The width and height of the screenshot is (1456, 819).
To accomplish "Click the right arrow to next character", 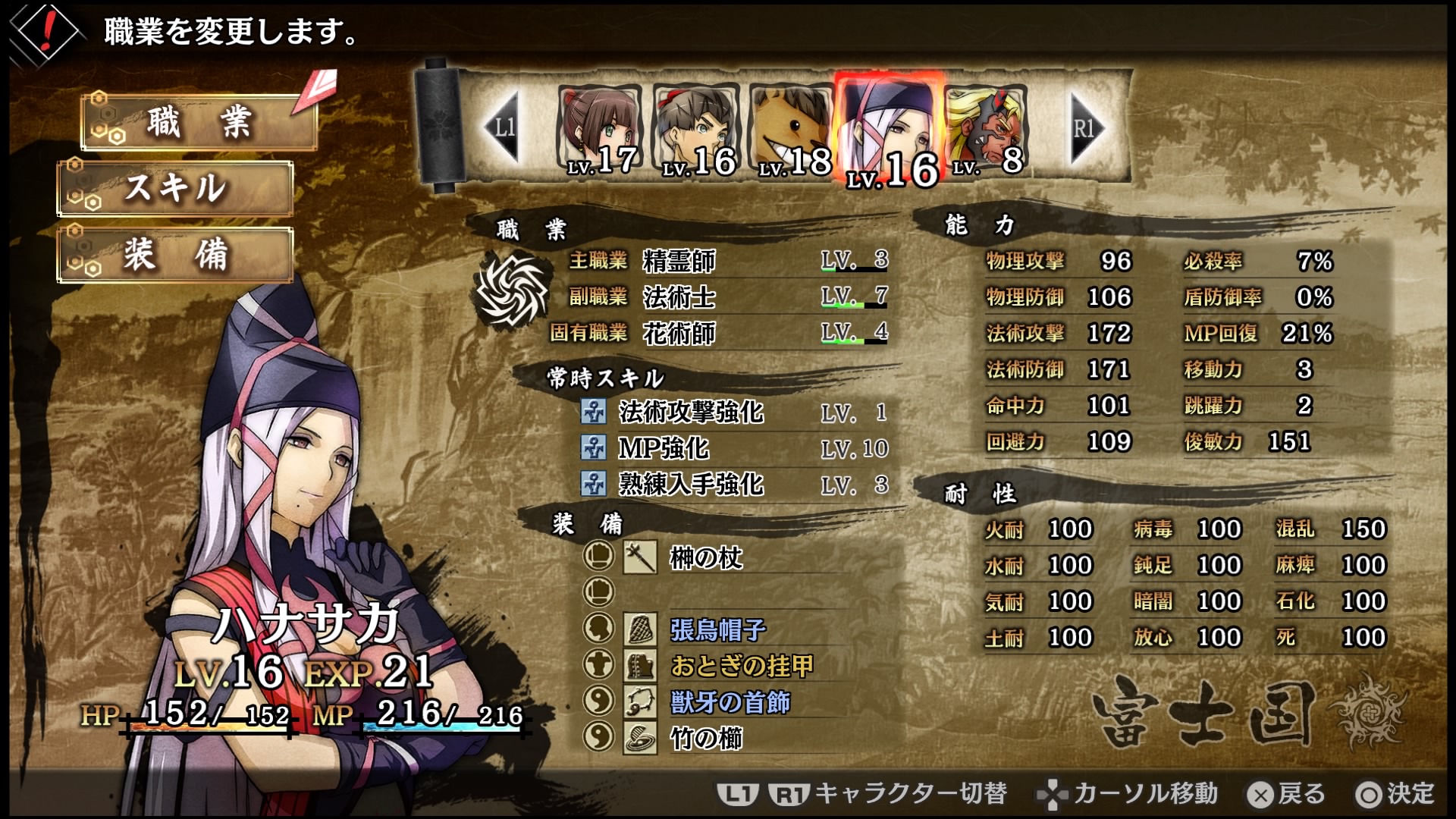I will coord(1086,127).
